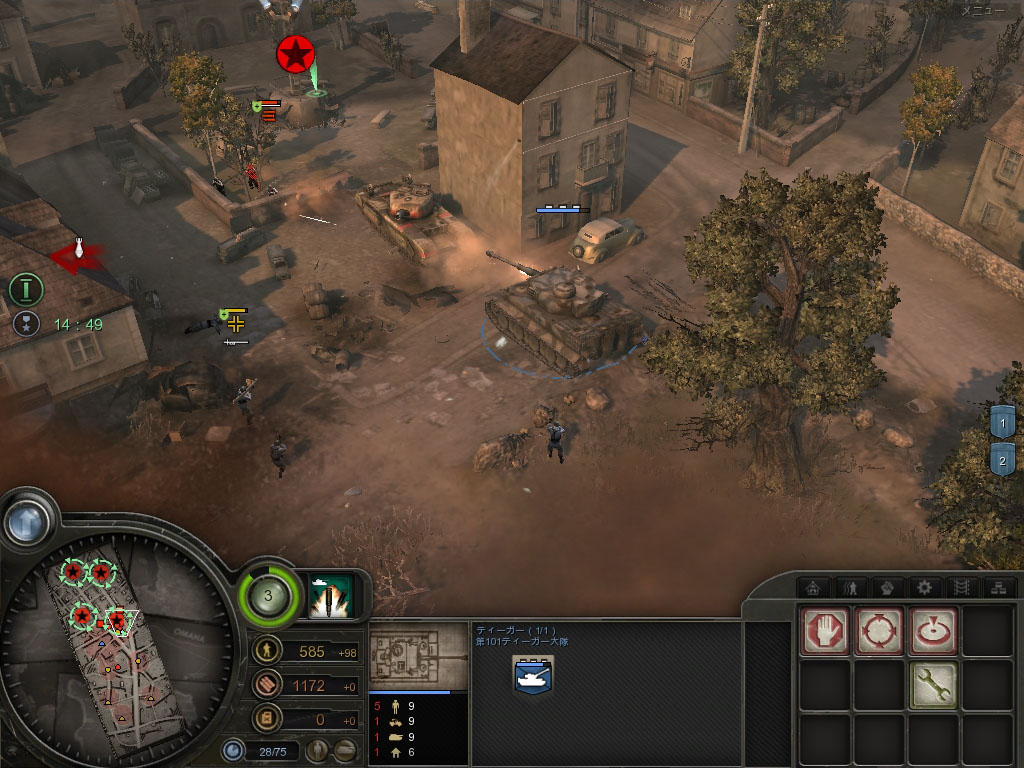Image resolution: width=1024 pixels, height=768 pixels.
Task: Select the idle vehicle button beside population
Action: coord(345,750)
